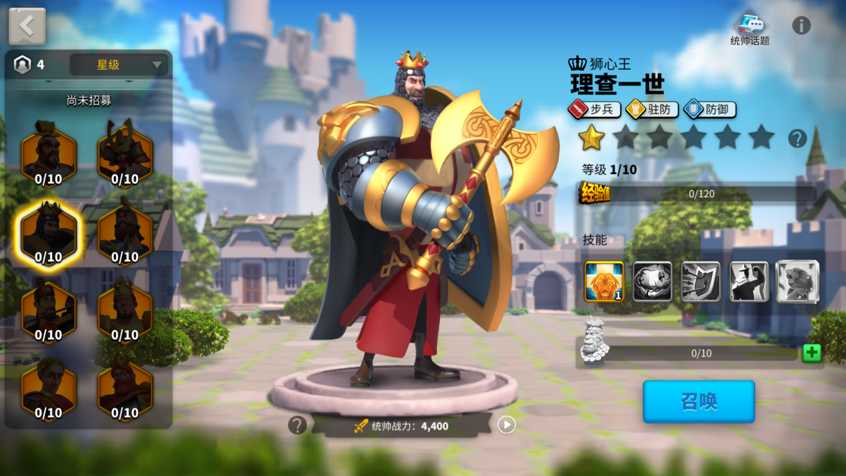Select the 防御 defense tag
The width and height of the screenshot is (846, 476).
tap(710, 109)
